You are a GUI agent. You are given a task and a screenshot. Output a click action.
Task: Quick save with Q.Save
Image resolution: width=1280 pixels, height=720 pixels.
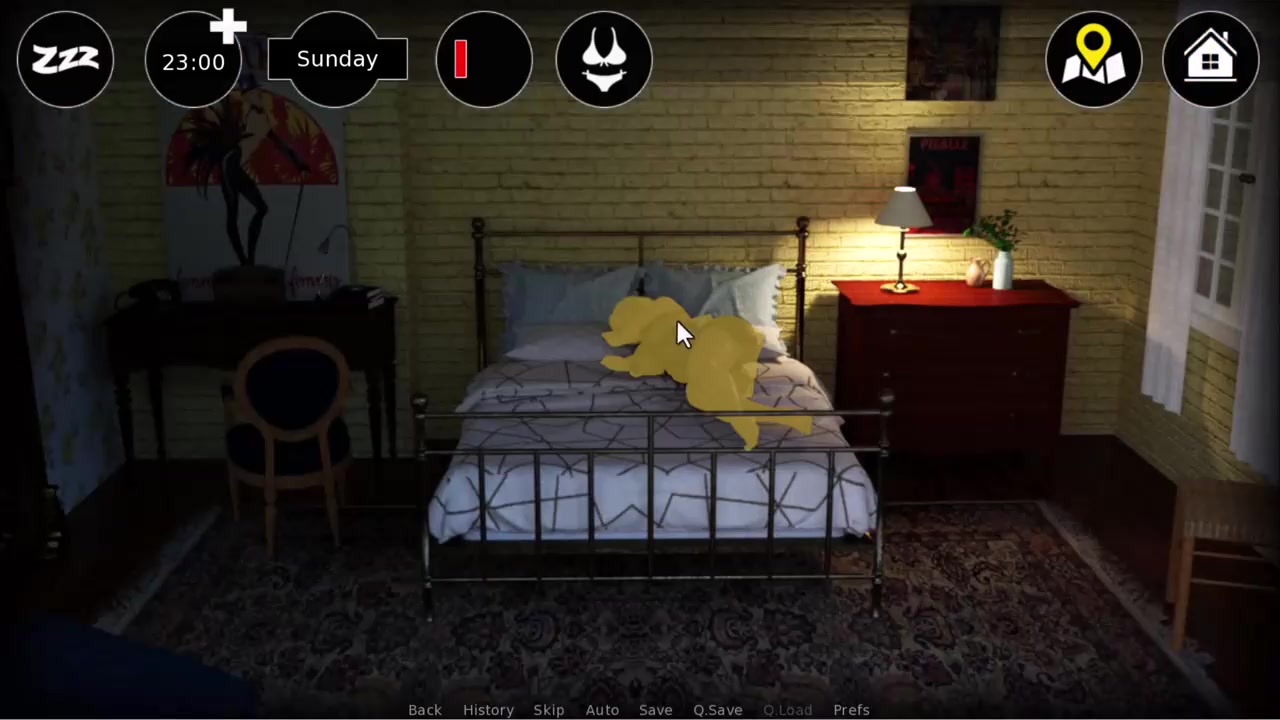[x=717, y=709]
